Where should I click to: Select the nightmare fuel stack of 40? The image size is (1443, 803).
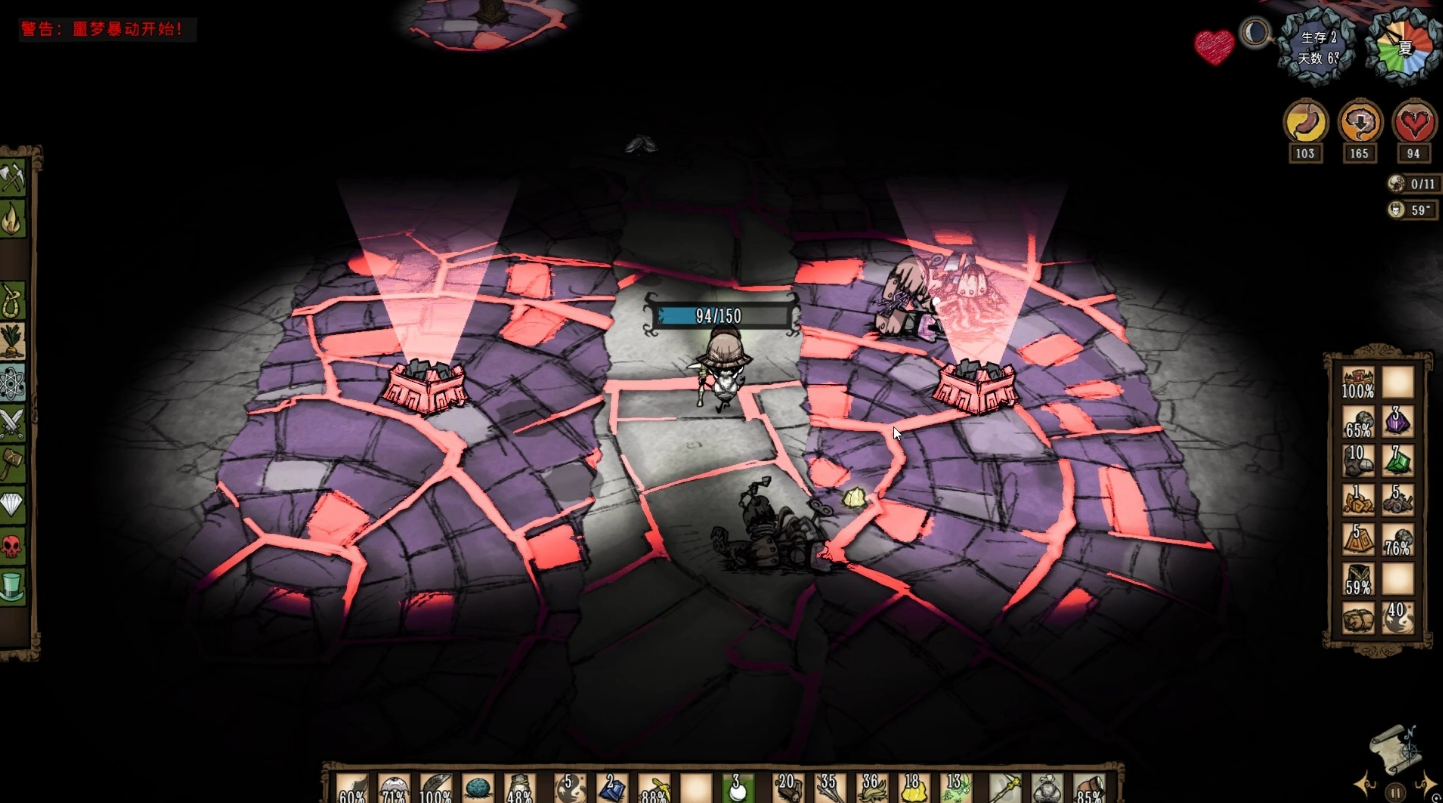click(1398, 618)
